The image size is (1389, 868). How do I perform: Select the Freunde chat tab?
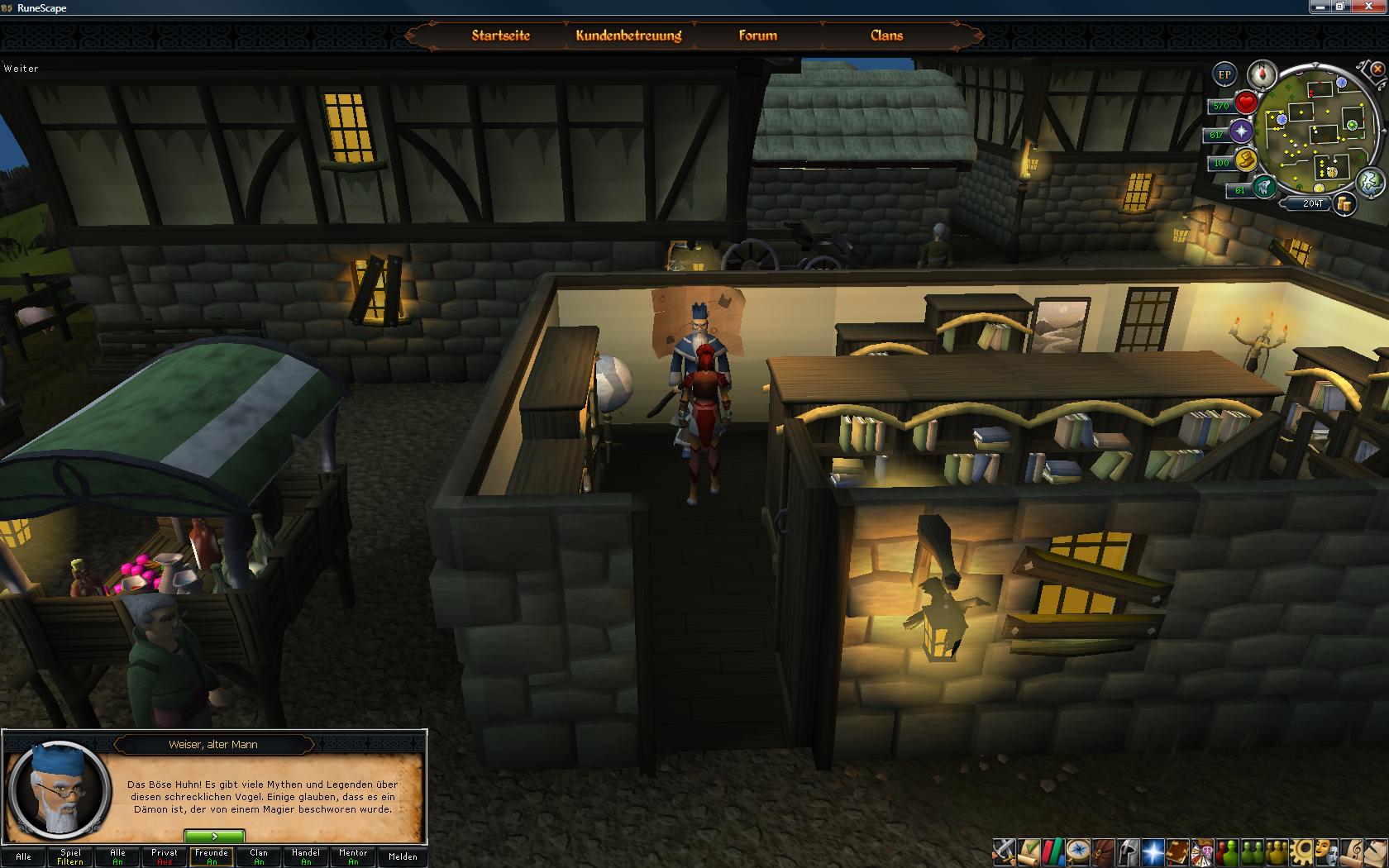(x=212, y=856)
